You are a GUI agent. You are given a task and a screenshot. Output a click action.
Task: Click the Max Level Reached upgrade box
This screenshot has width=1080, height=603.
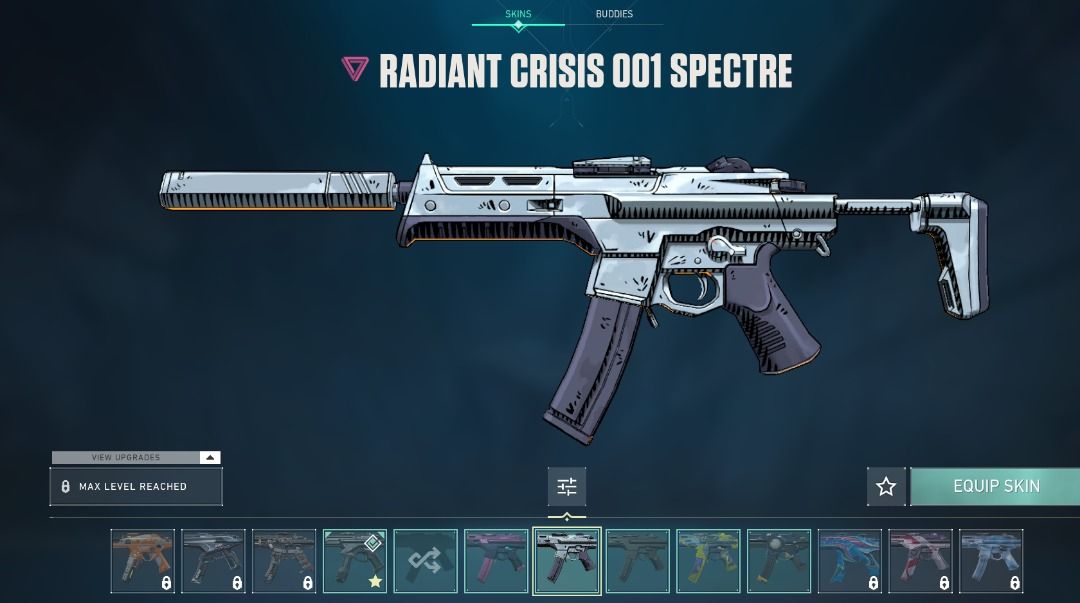click(x=136, y=487)
